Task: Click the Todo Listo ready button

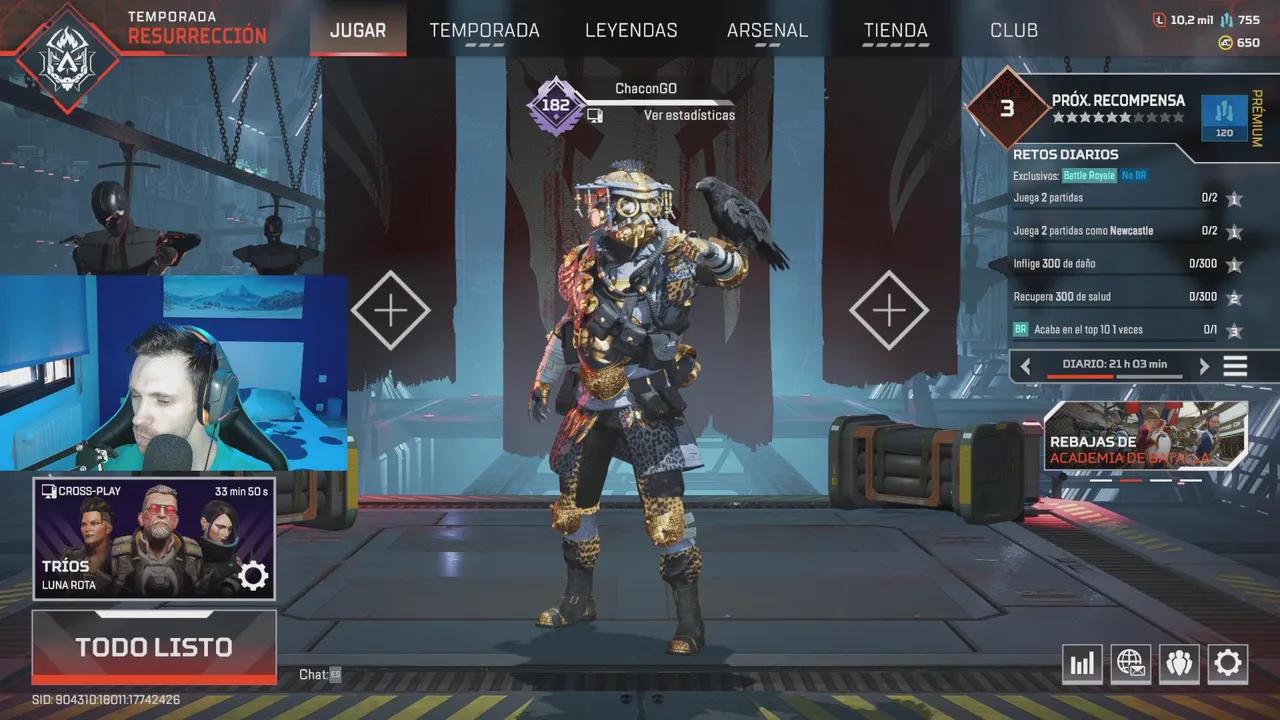Action: click(154, 647)
